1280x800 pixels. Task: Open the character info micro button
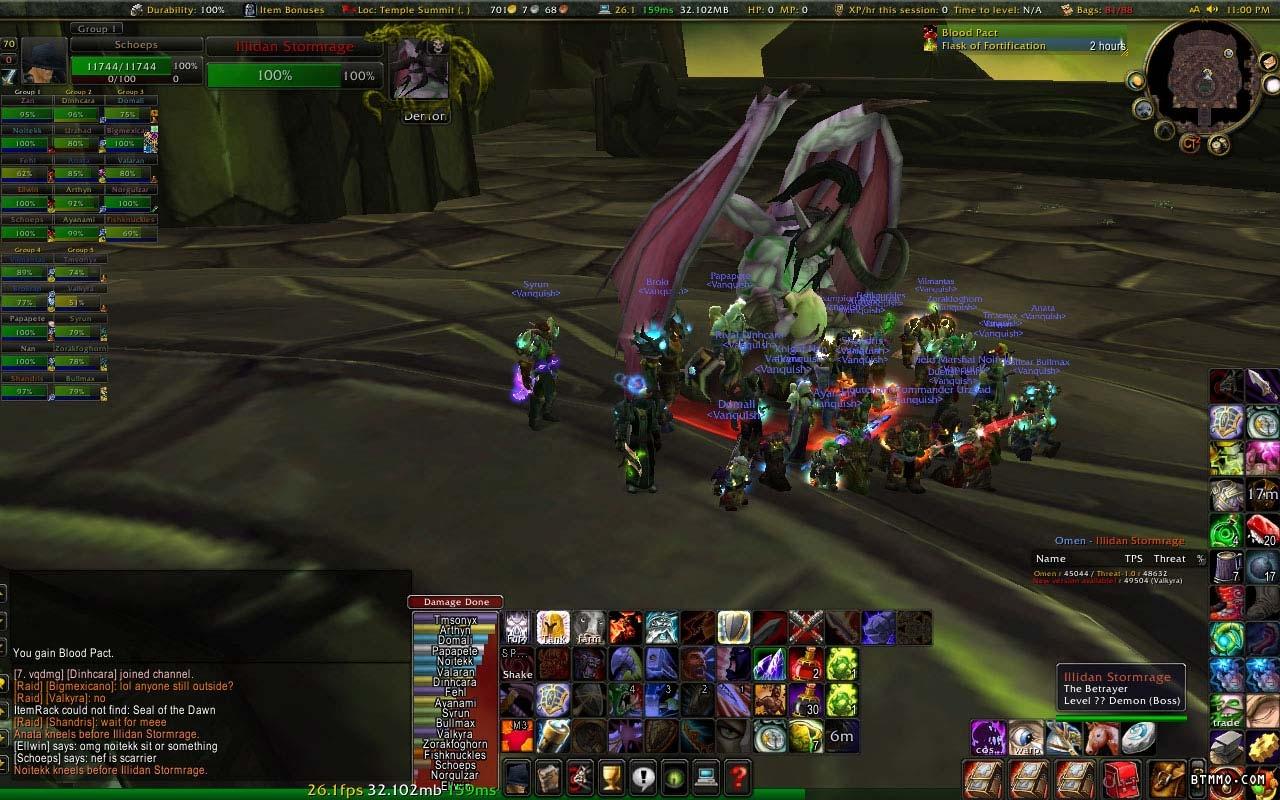(516, 776)
